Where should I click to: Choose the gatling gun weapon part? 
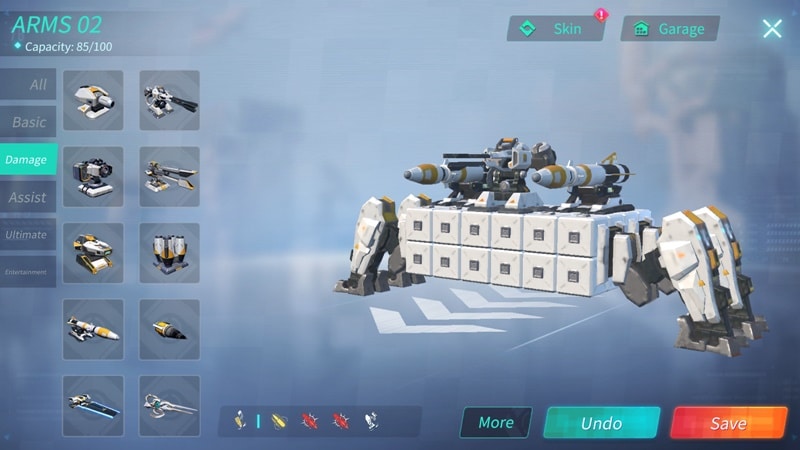[169, 100]
